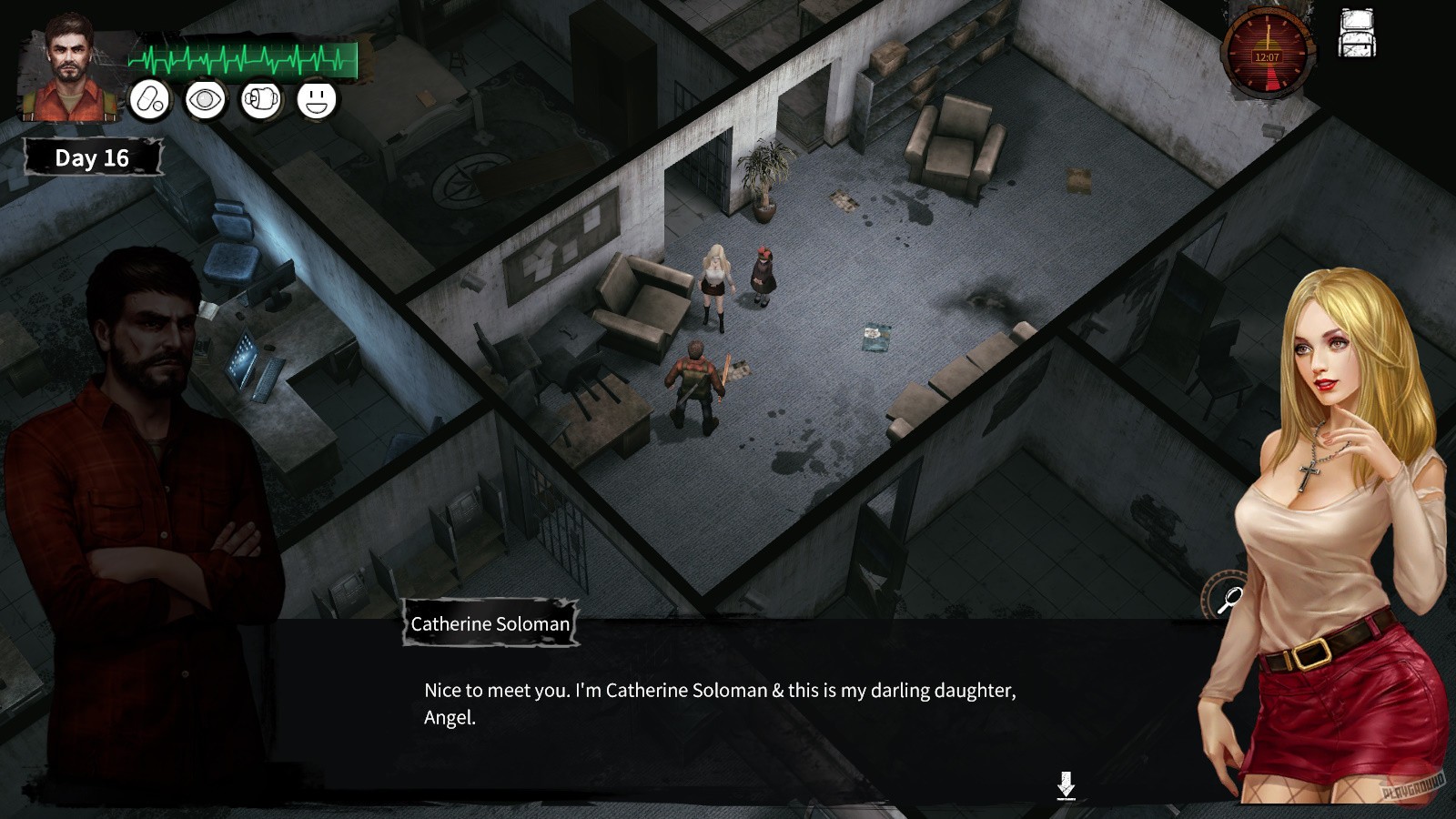Screen dimensions: 1456x819
Task: Click Catherine standing in the room
Action: tap(716, 282)
